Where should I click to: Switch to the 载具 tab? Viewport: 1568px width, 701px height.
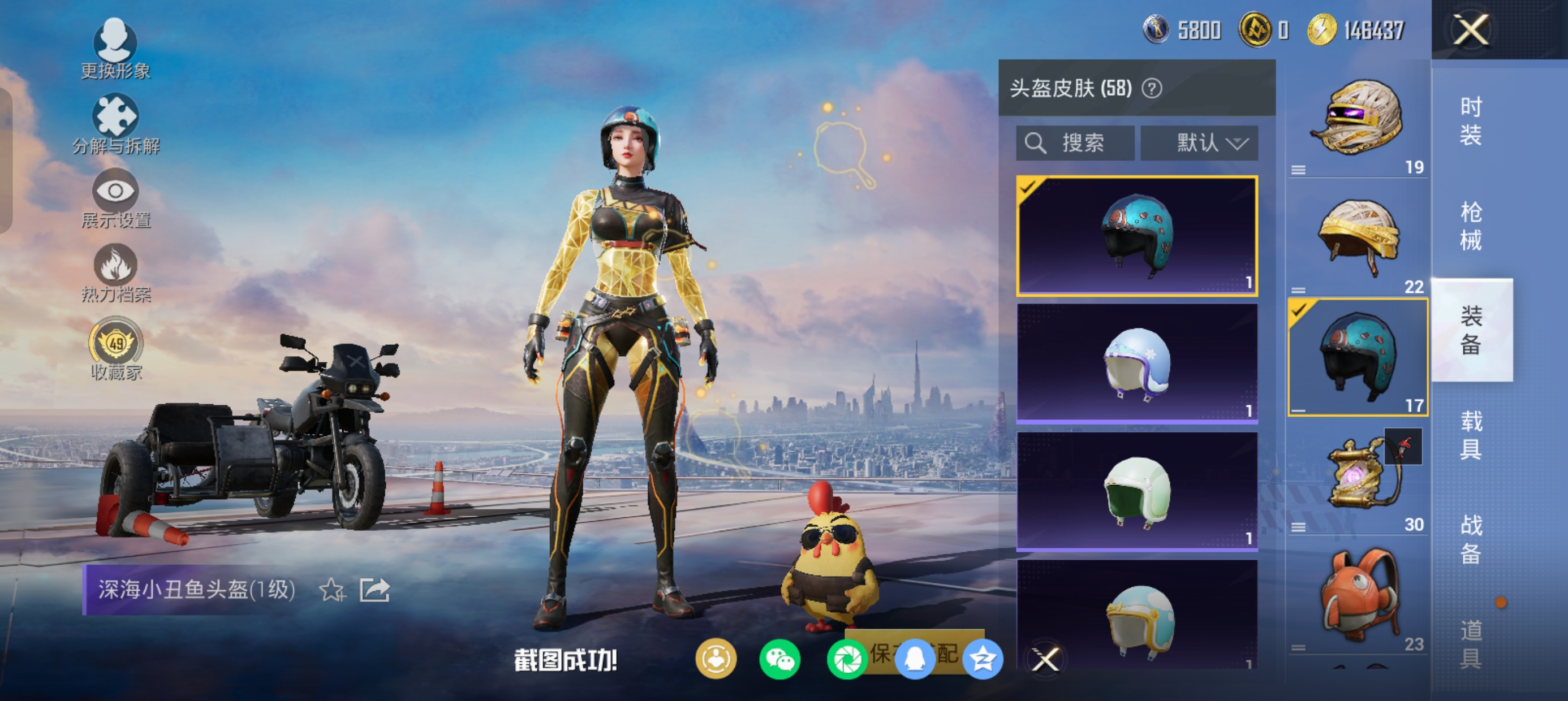[1471, 435]
